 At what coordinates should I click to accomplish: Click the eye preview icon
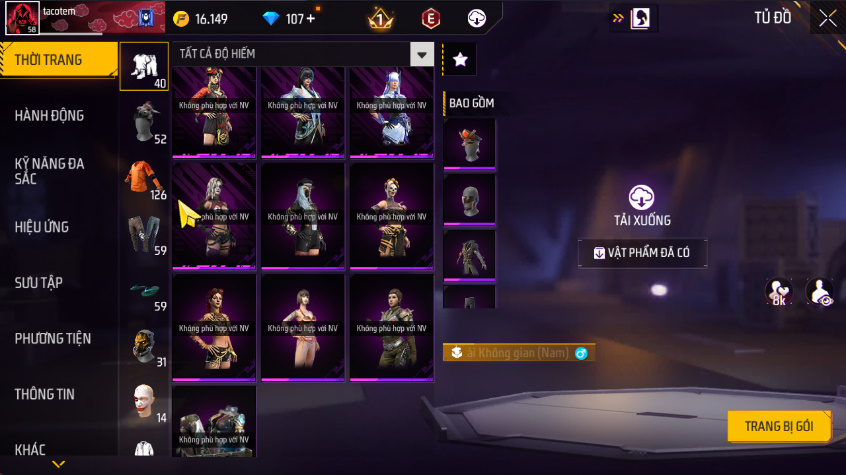point(820,292)
